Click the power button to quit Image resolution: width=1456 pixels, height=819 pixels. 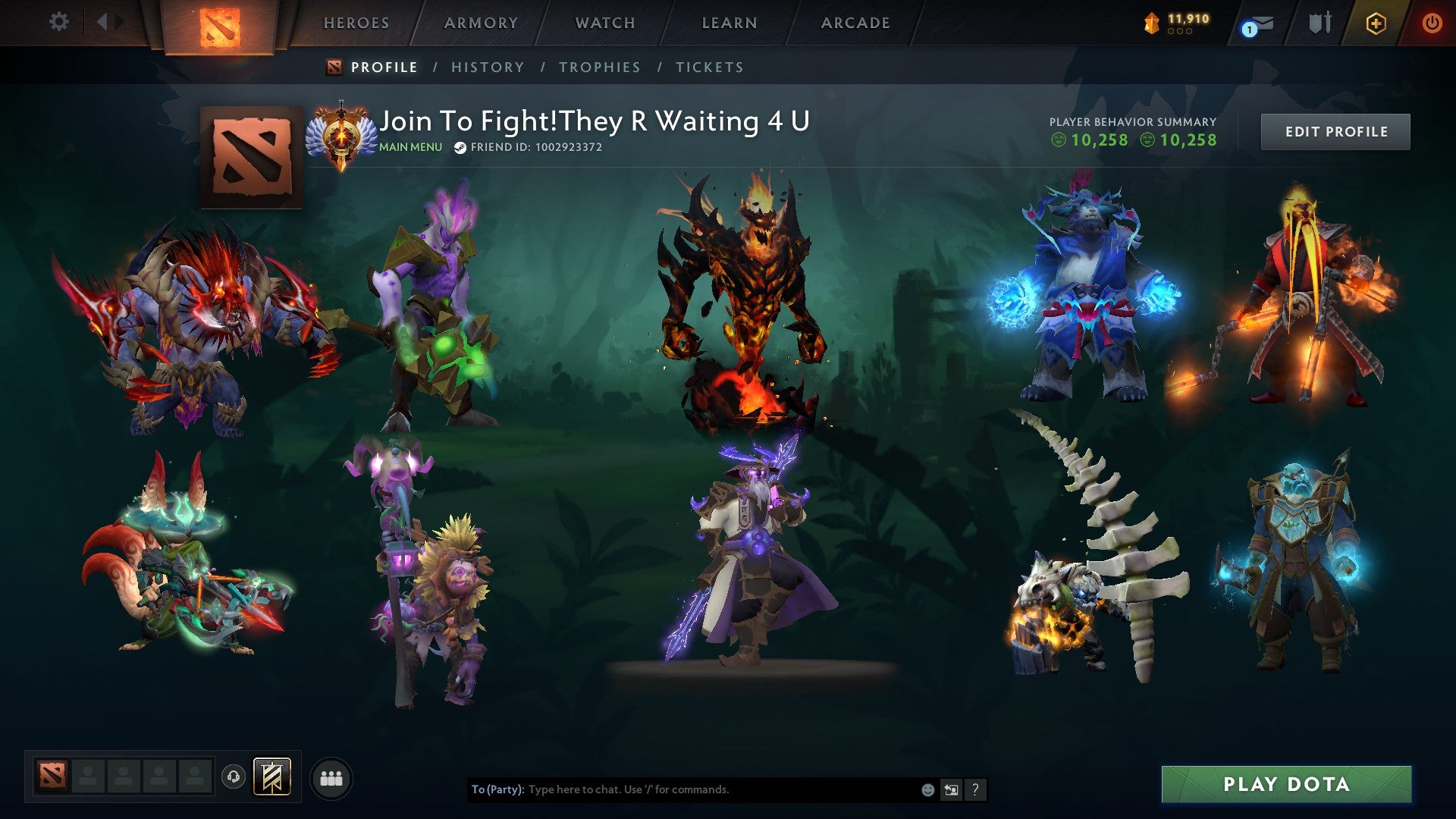1432,23
